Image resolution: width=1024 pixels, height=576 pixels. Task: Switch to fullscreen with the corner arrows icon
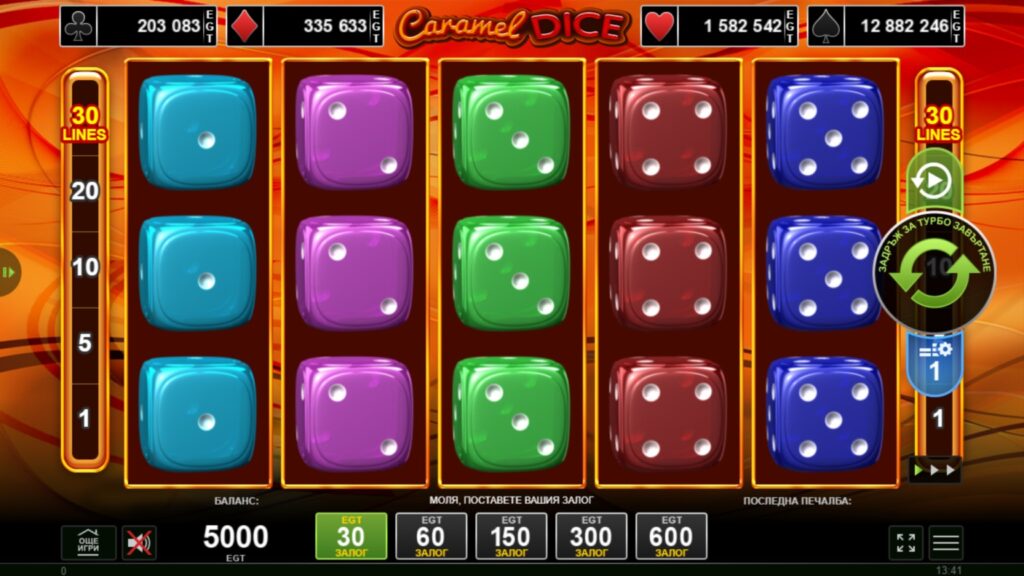pyautogui.click(x=906, y=543)
